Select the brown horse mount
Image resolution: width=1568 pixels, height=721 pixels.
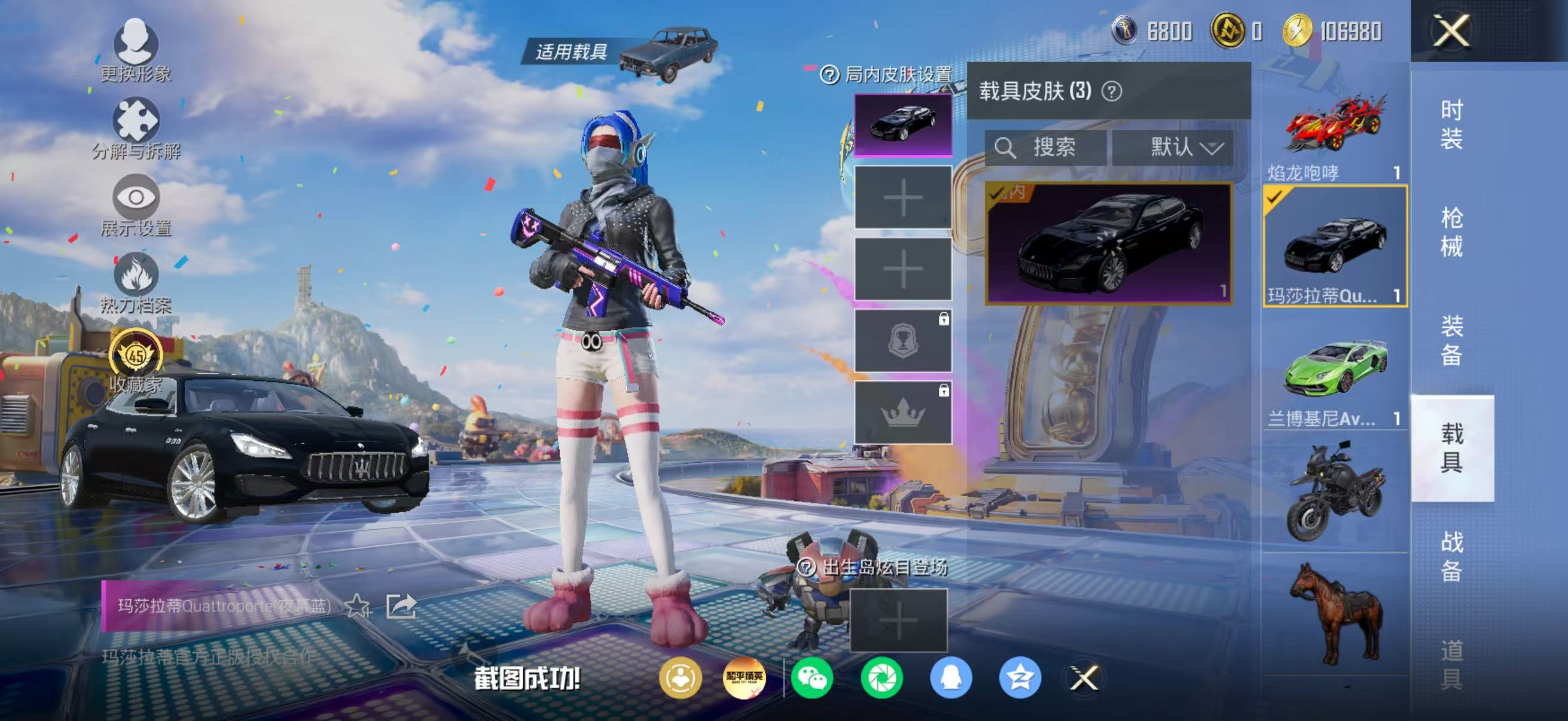[1335, 613]
